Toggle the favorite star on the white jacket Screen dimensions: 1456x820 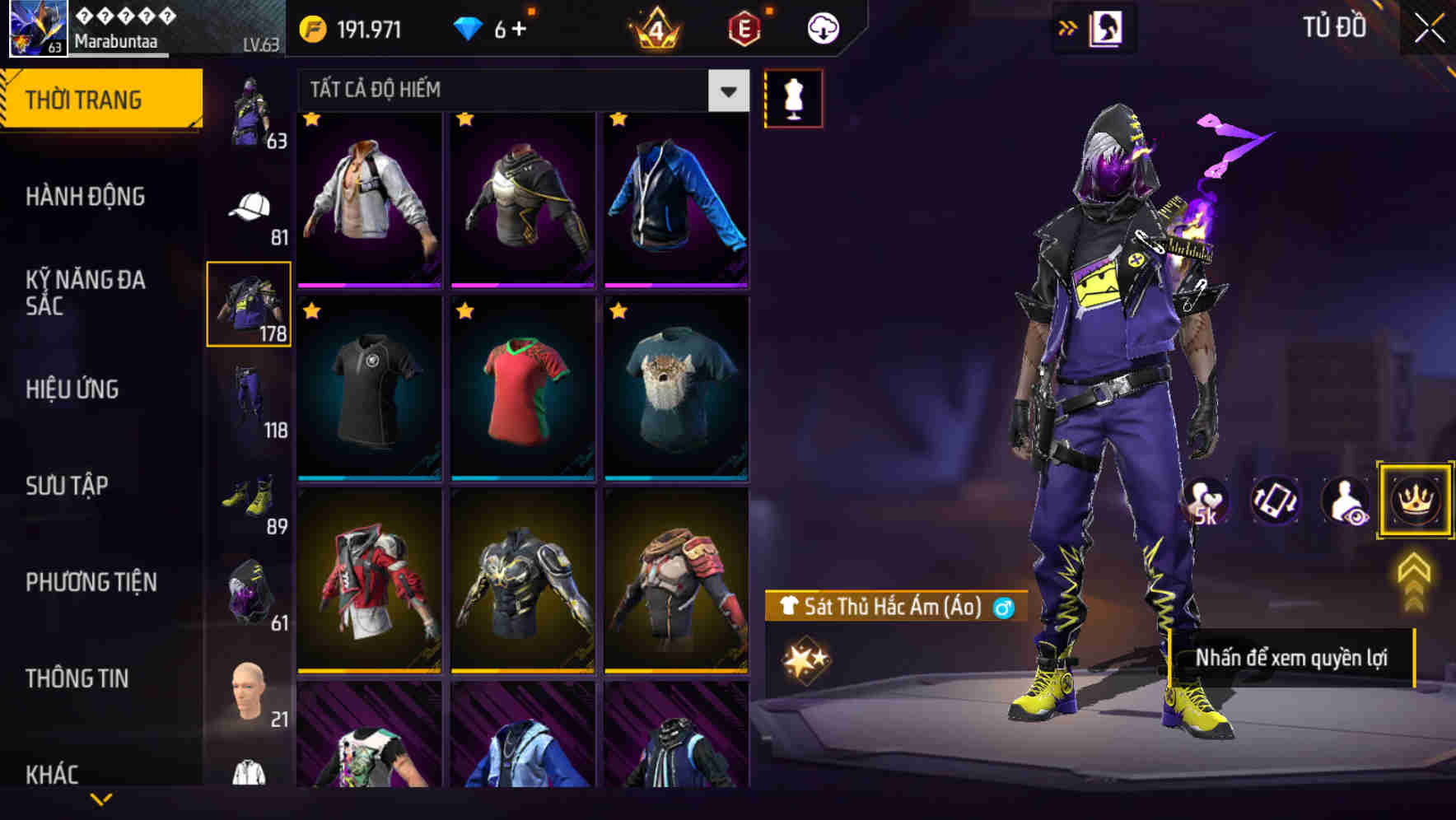click(x=311, y=119)
